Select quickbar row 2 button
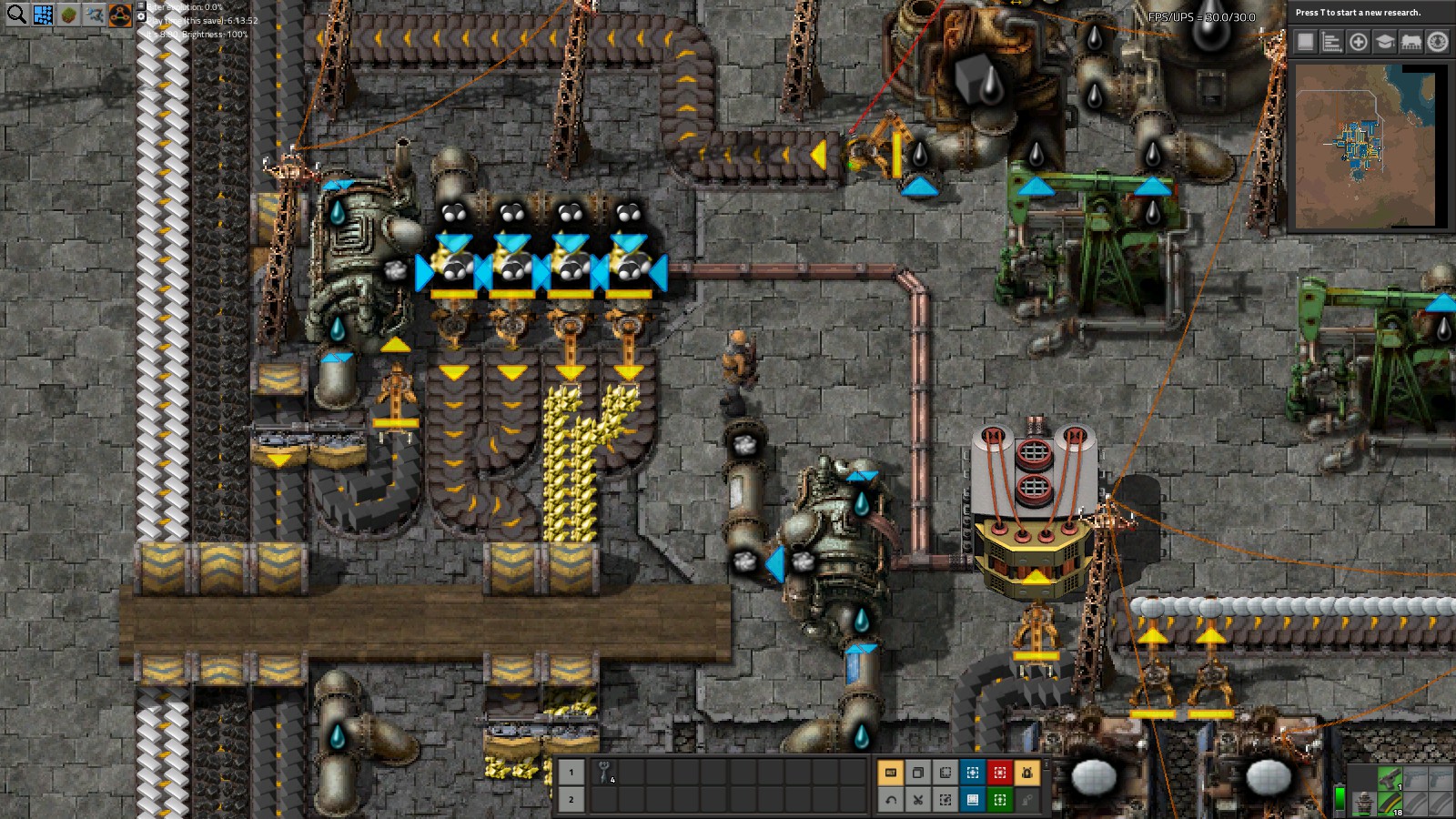Screen dimensions: 1456x819 571,800
